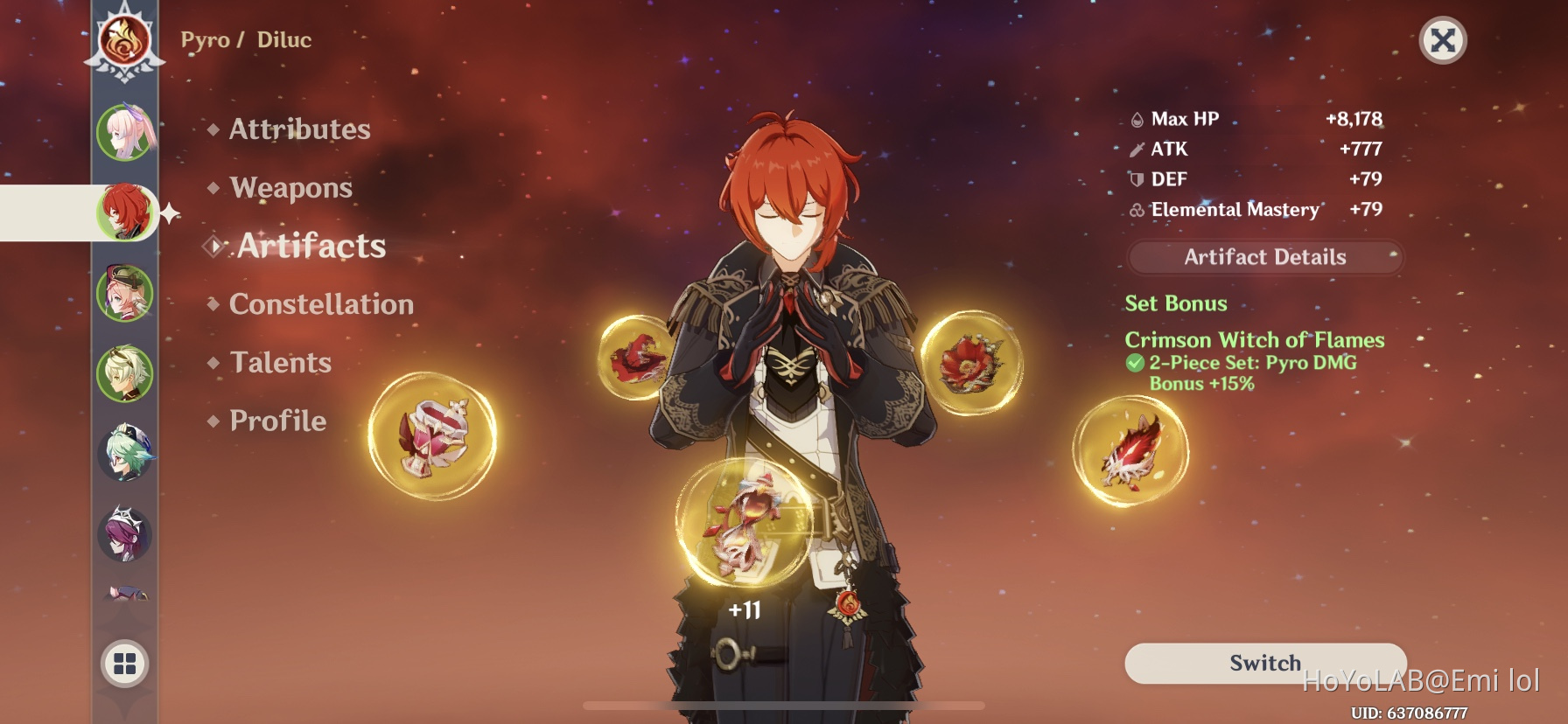
Task: Inspect the +11 sands artifact below Diluc
Action: tap(748, 525)
